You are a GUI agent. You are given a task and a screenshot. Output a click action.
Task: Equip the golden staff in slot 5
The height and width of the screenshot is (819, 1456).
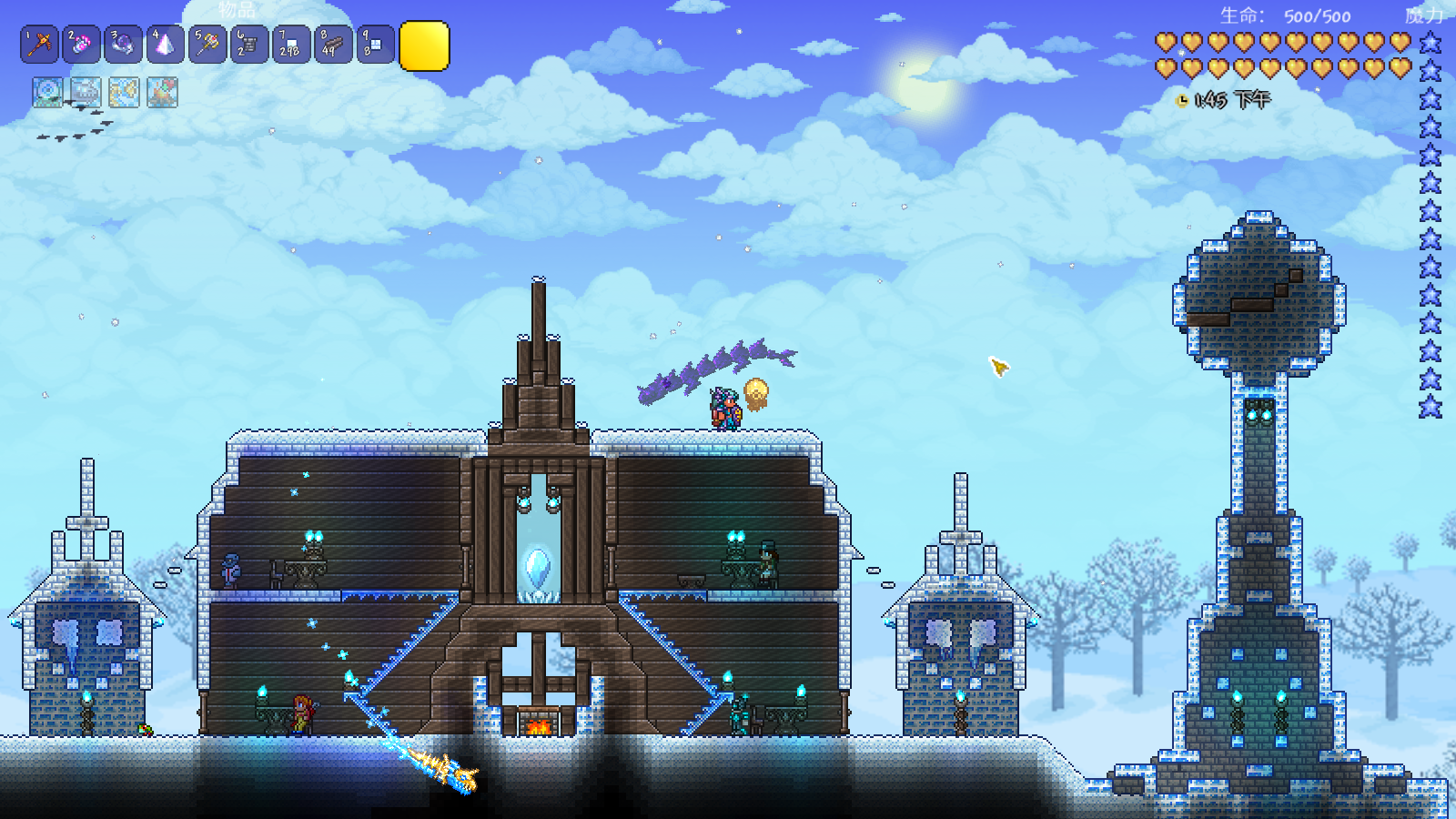207,45
